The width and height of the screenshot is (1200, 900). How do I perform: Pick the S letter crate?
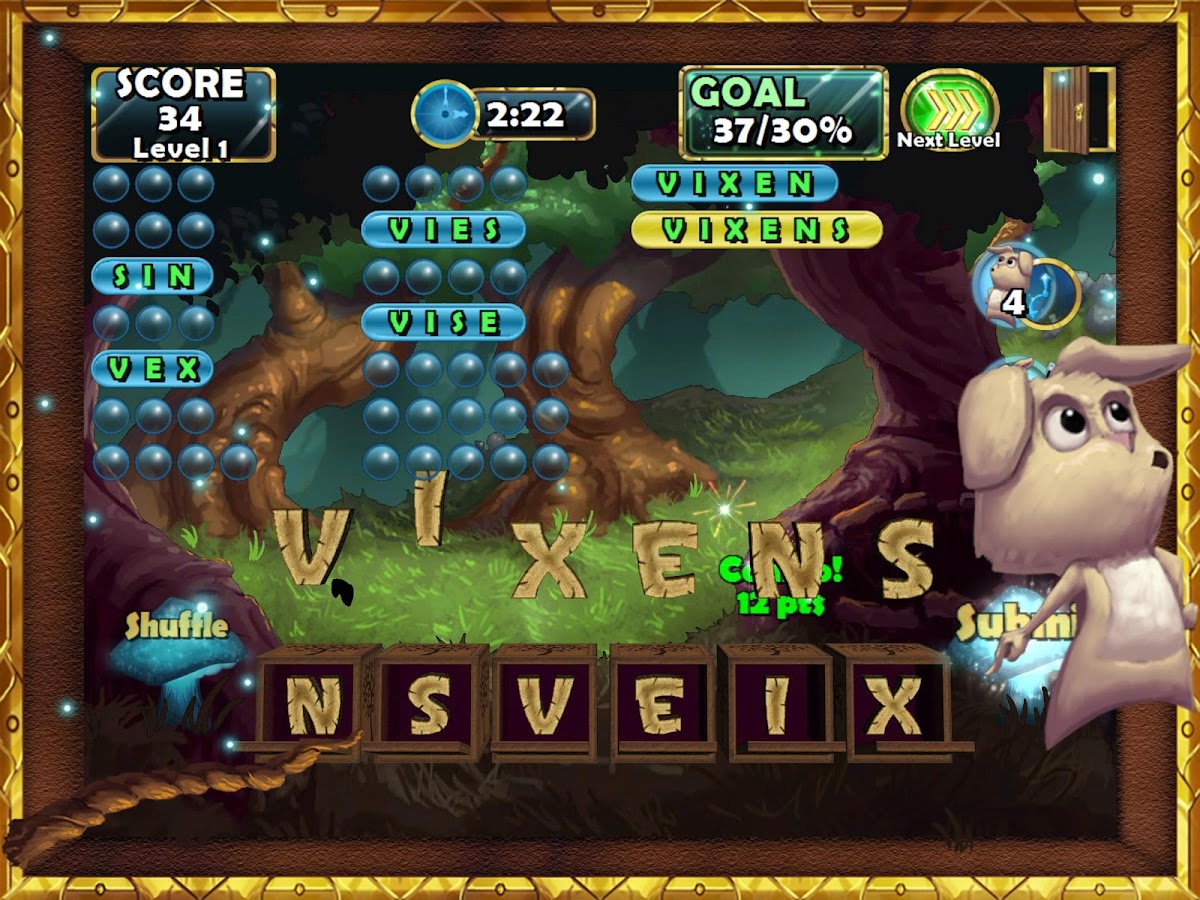click(430, 703)
